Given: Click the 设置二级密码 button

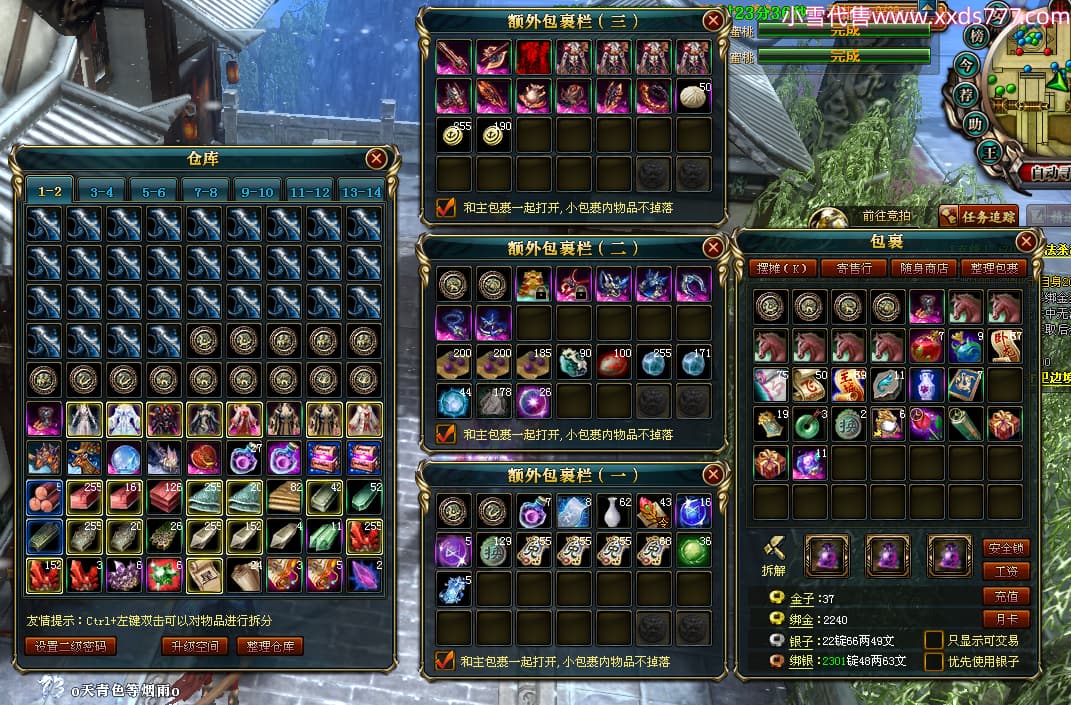Looking at the screenshot, I should point(70,646).
